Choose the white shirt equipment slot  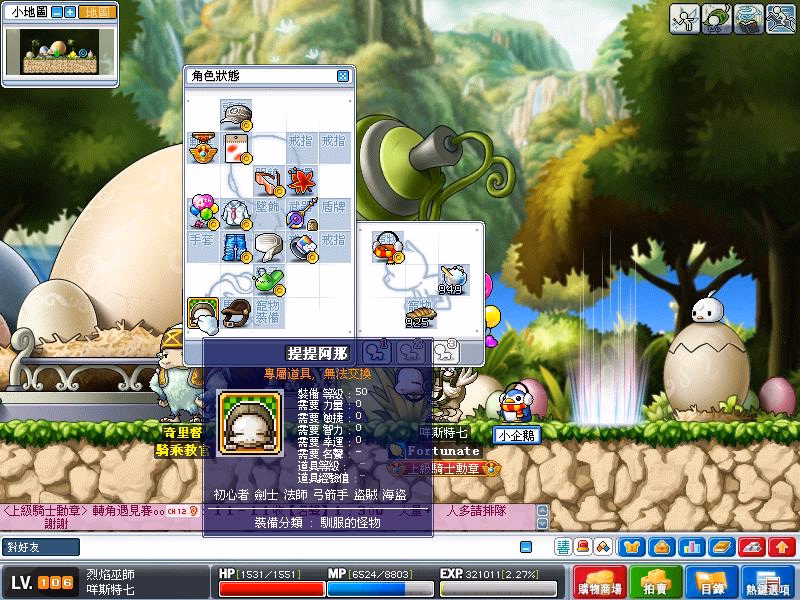coord(236,213)
